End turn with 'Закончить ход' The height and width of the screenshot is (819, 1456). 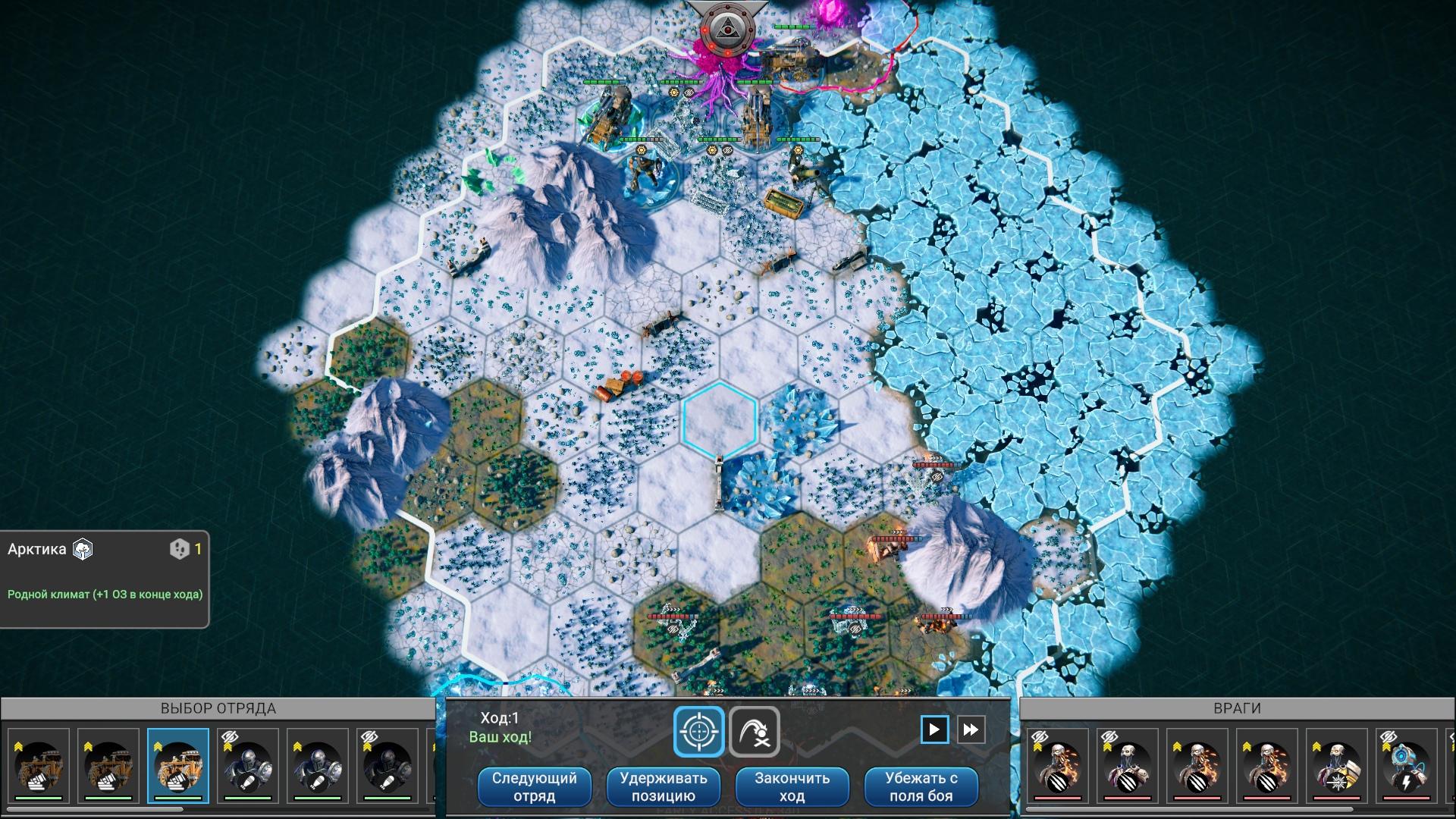[792, 786]
